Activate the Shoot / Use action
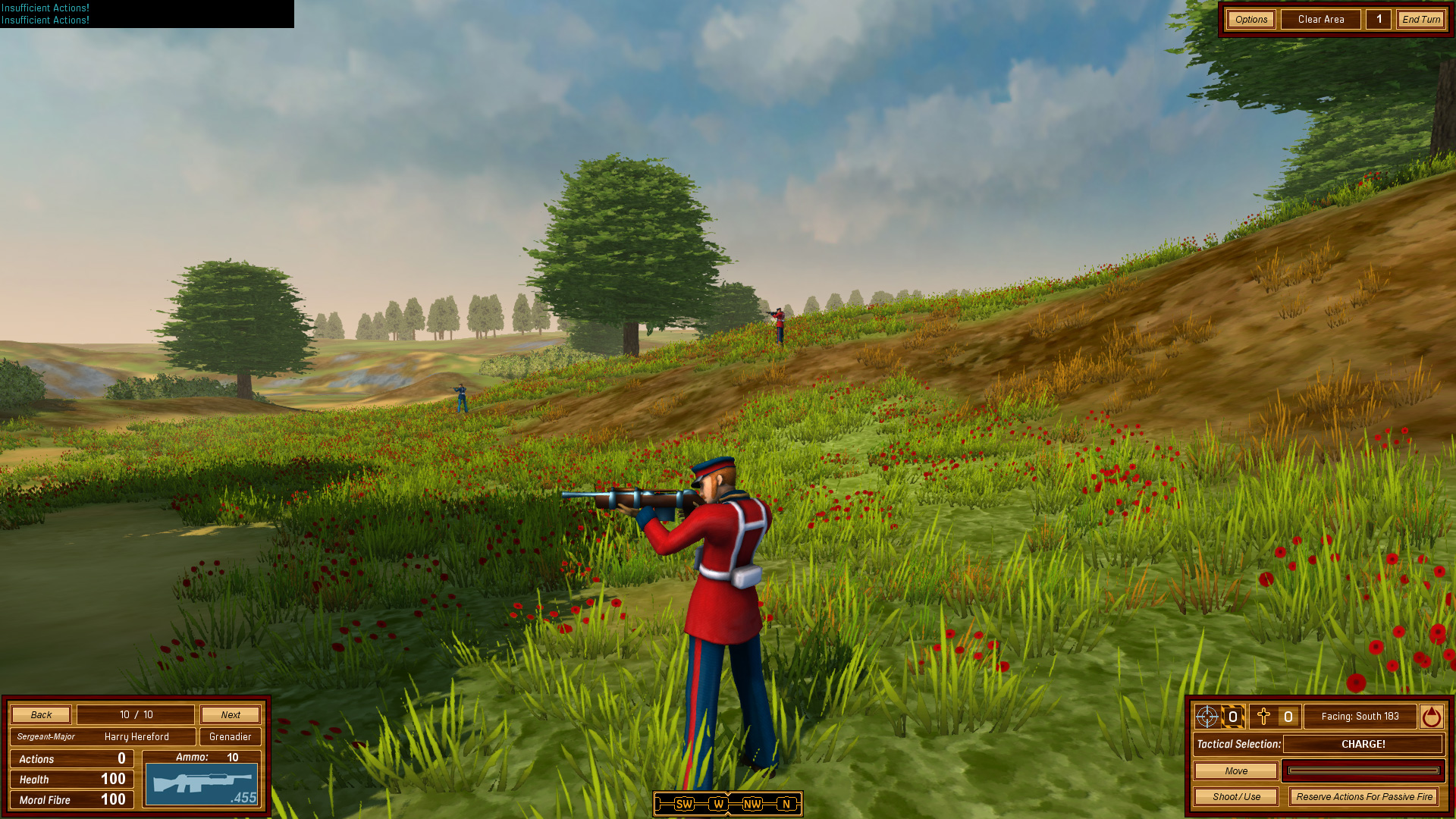This screenshot has height=819, width=1456. pyautogui.click(x=1235, y=797)
